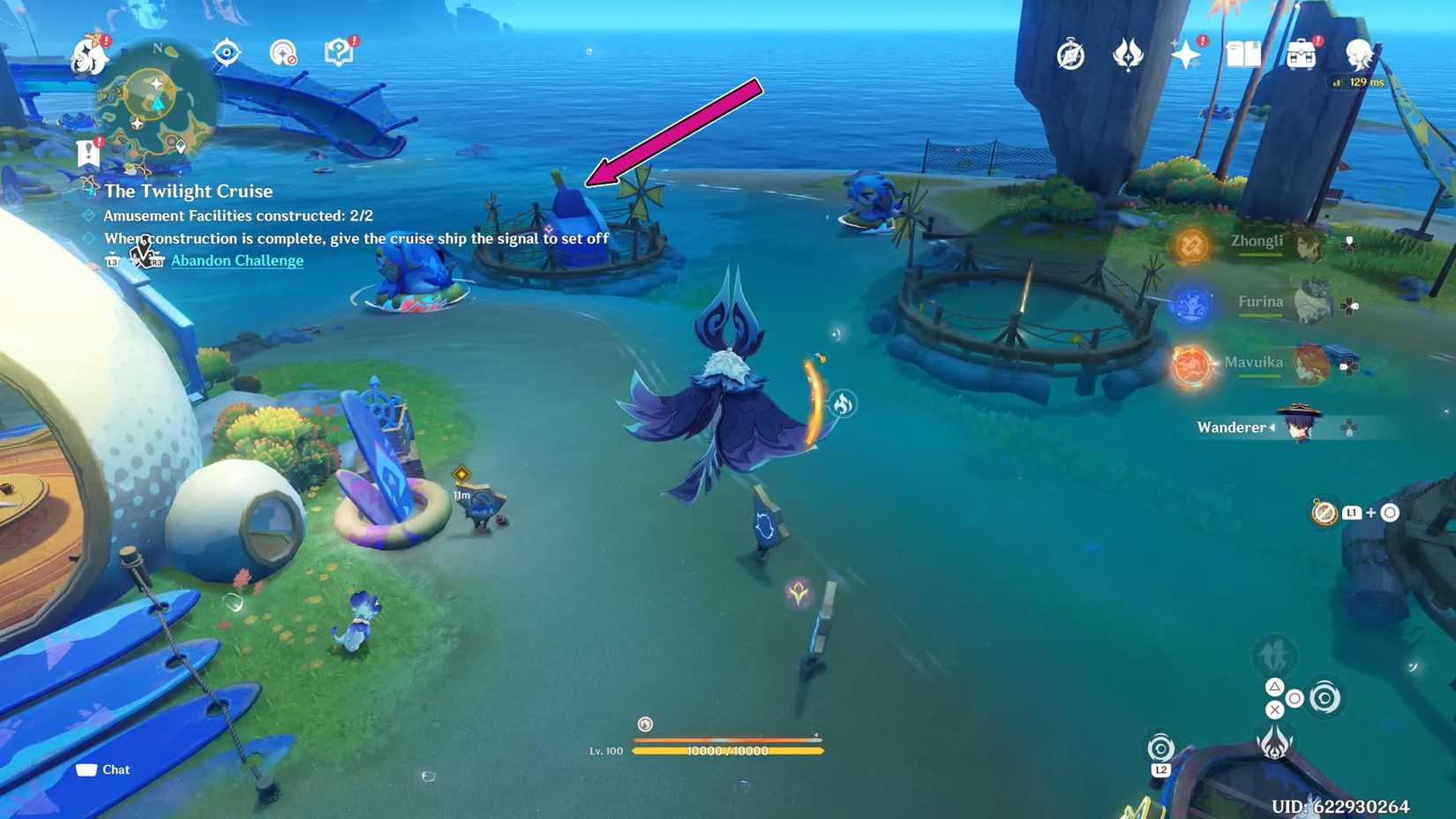Image resolution: width=1456 pixels, height=819 pixels.
Task: Click Zhongli's Geo element icon
Action: point(1190,245)
